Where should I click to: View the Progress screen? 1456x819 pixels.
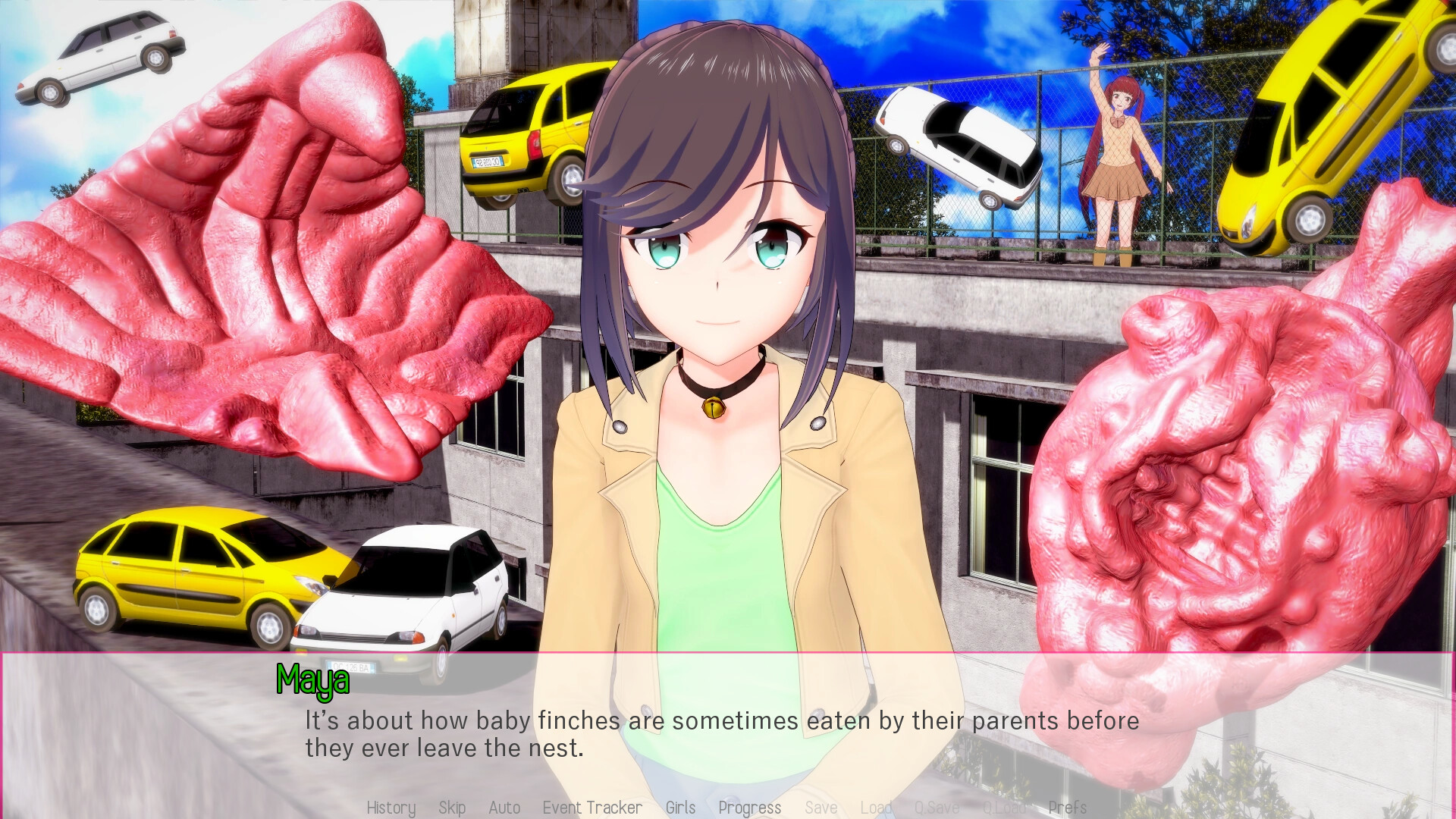pyautogui.click(x=749, y=808)
